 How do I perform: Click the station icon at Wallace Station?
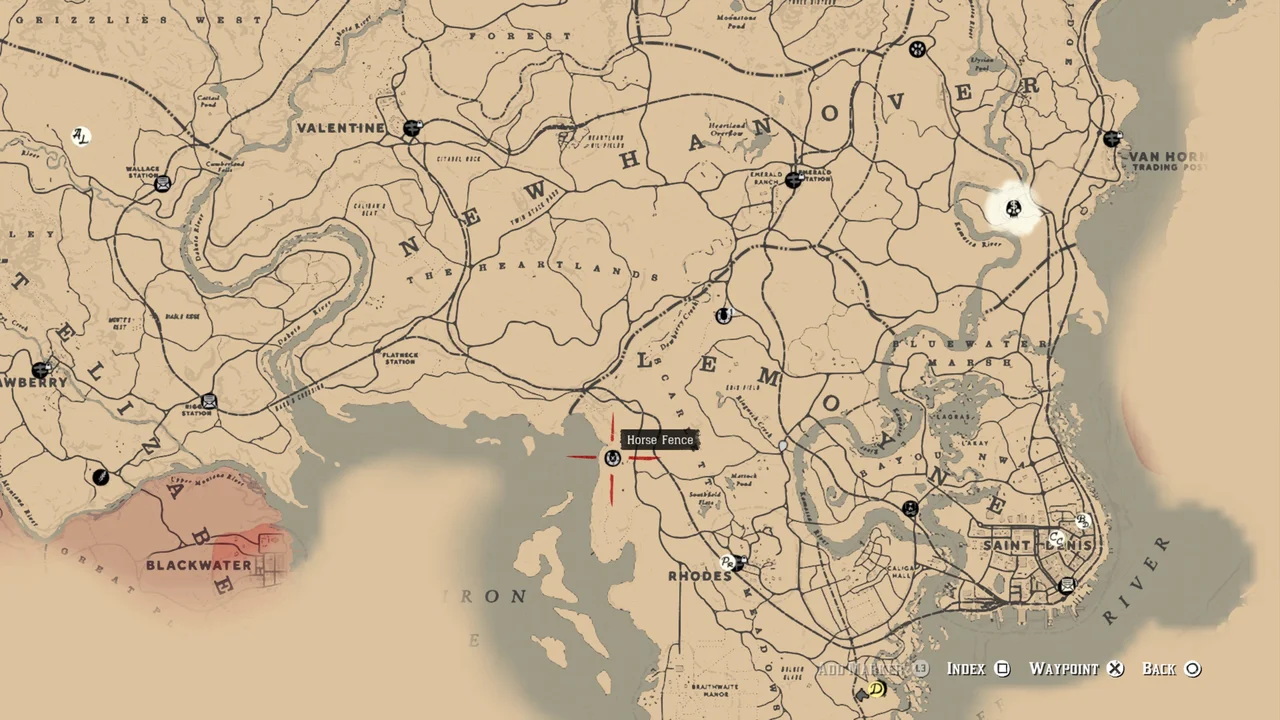(x=161, y=182)
